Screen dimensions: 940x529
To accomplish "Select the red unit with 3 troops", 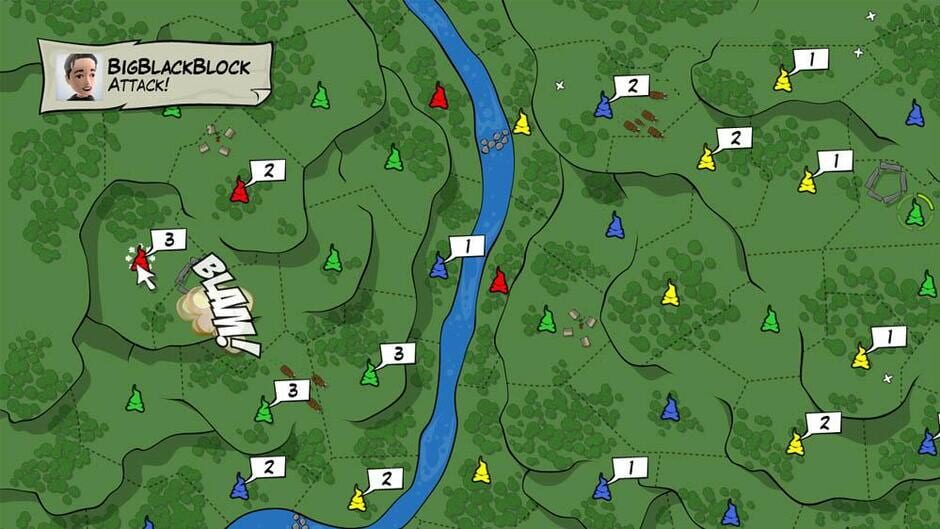I will (141, 259).
